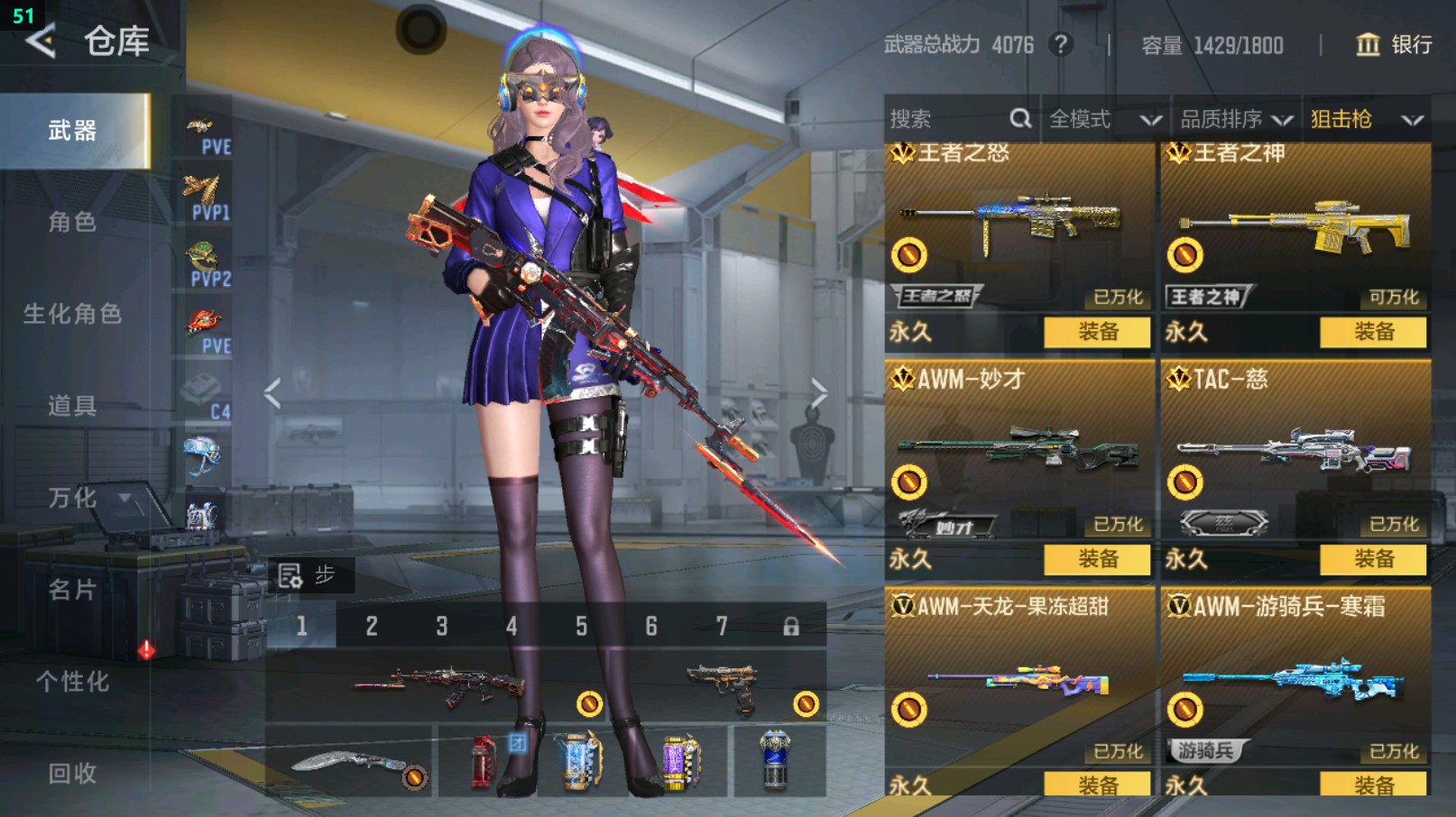Open the 全模式 mode dropdown
The width and height of the screenshot is (1456, 817).
(1103, 119)
